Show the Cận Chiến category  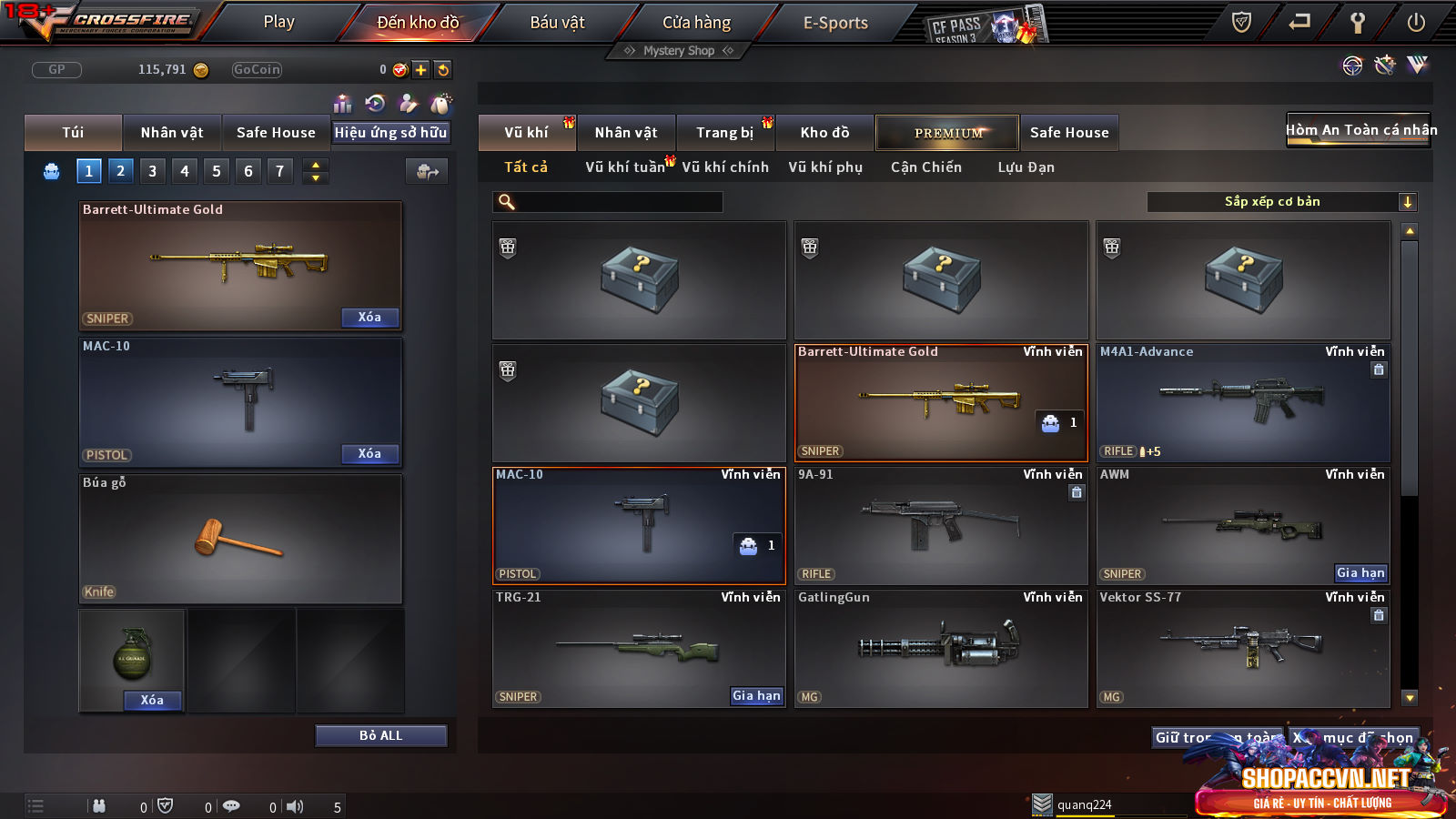(925, 167)
